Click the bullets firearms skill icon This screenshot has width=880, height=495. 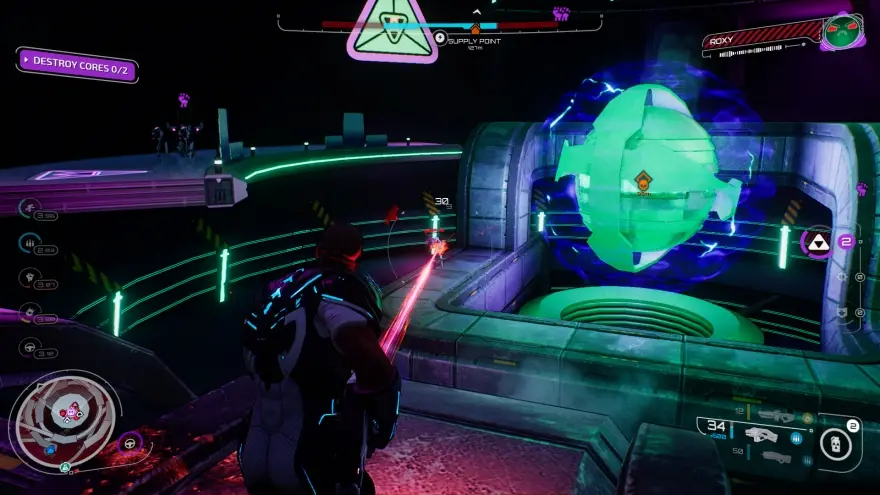click(30, 243)
